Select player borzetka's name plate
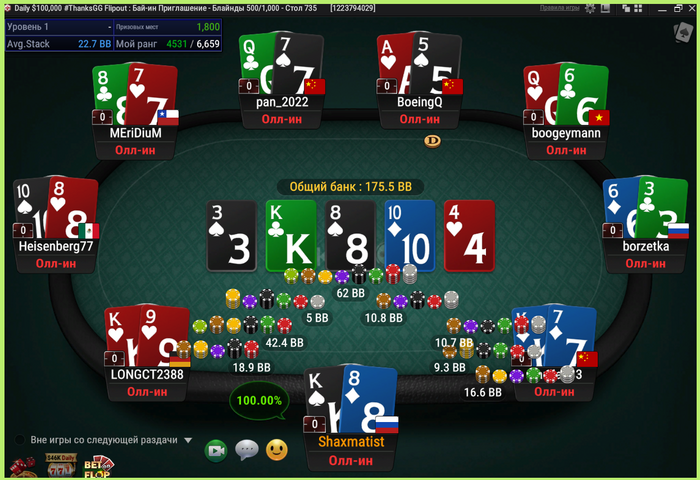 [x=645, y=245]
